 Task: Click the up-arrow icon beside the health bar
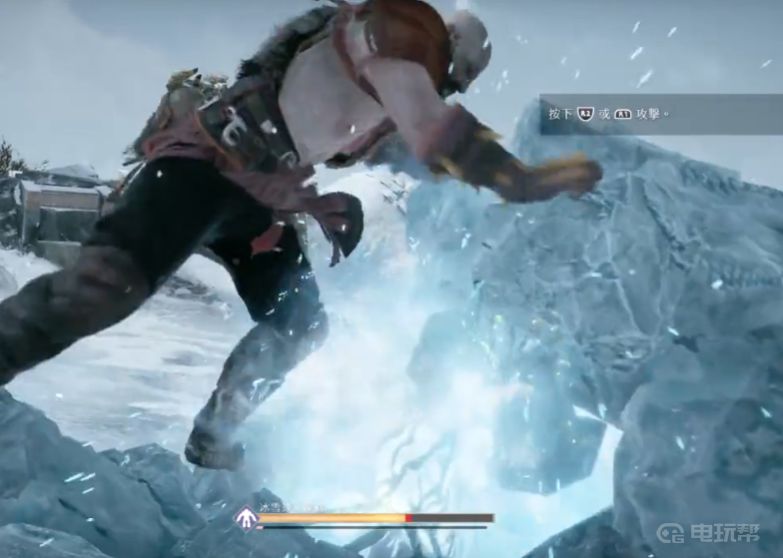point(245,518)
